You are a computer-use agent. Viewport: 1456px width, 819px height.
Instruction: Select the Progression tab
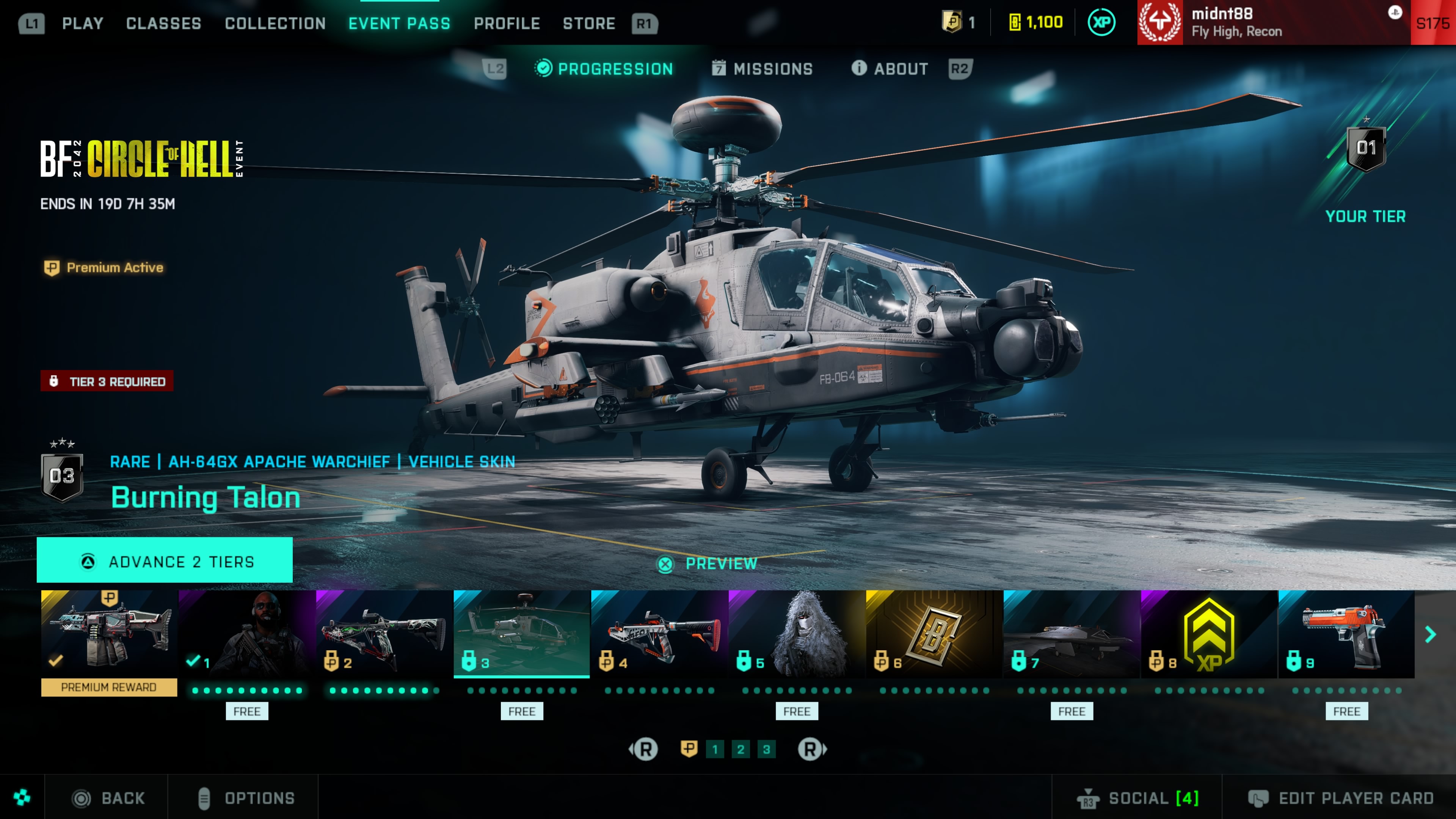click(x=604, y=69)
